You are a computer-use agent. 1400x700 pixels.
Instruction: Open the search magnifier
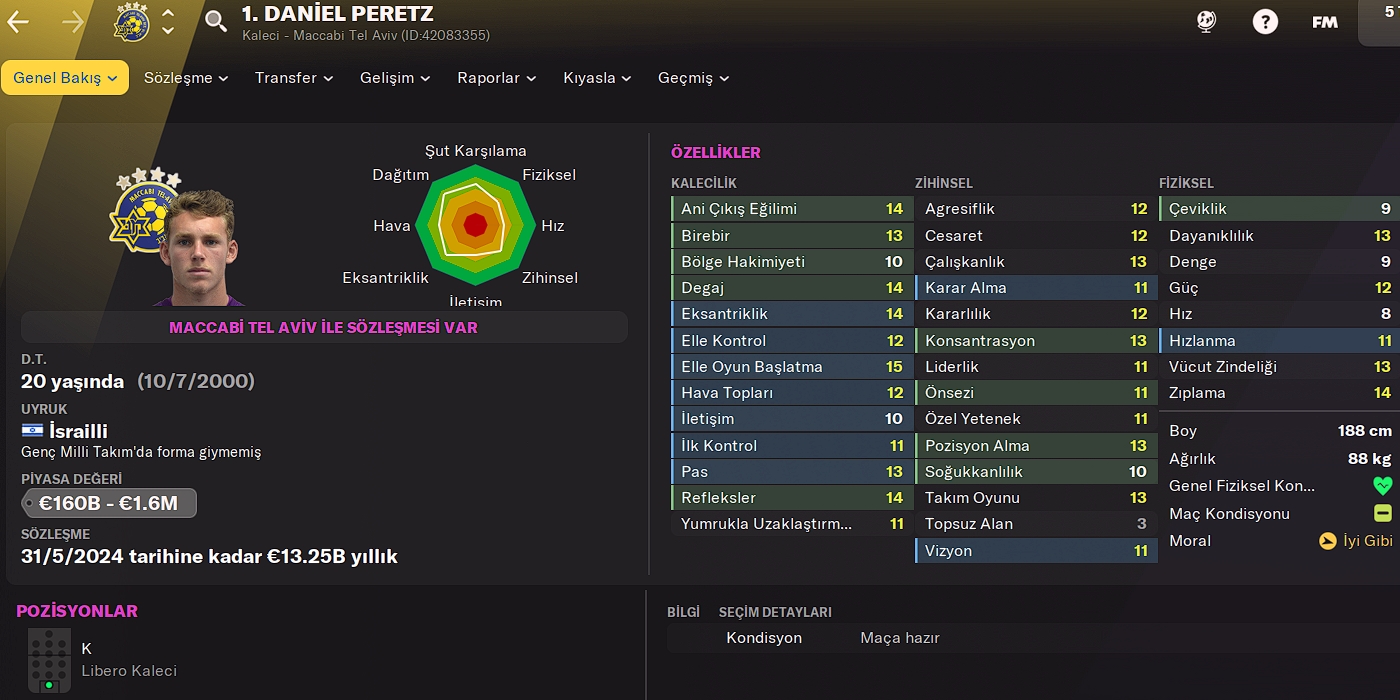click(x=216, y=22)
